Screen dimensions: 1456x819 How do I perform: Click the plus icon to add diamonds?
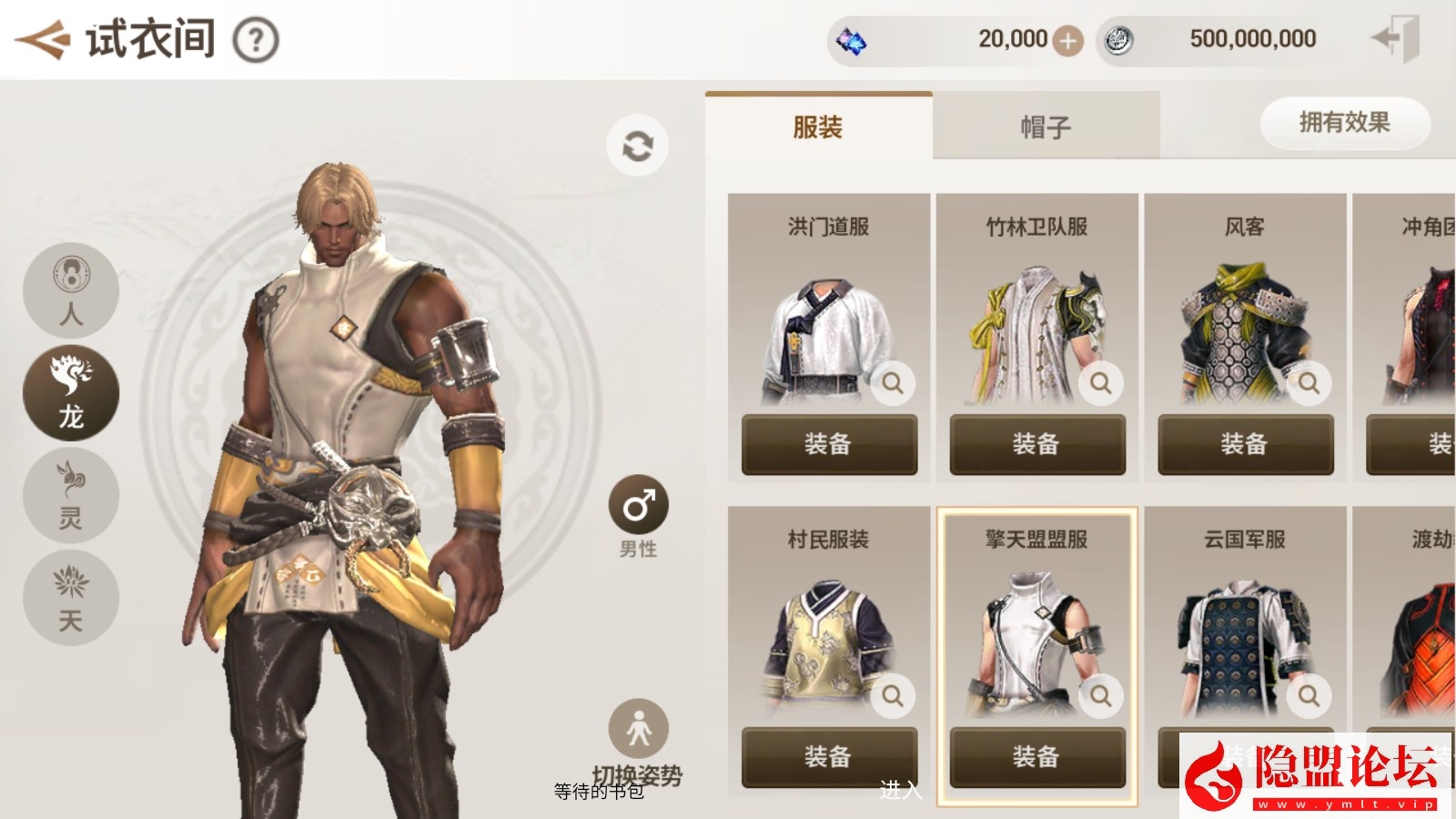[x=1069, y=40]
